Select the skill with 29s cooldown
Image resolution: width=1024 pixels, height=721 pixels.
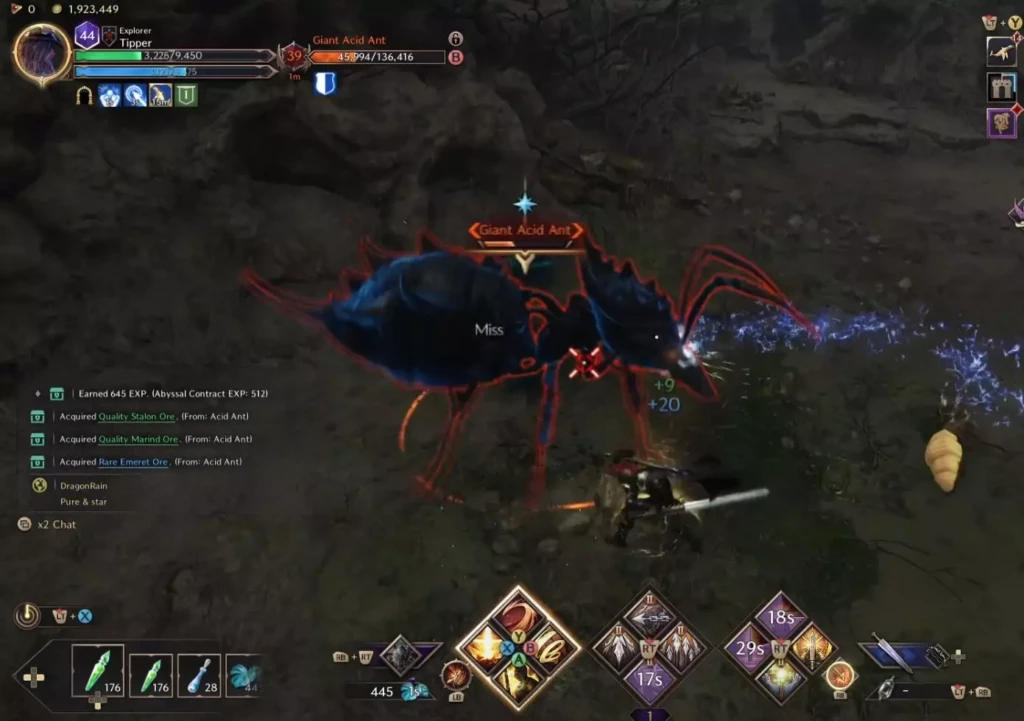749,648
